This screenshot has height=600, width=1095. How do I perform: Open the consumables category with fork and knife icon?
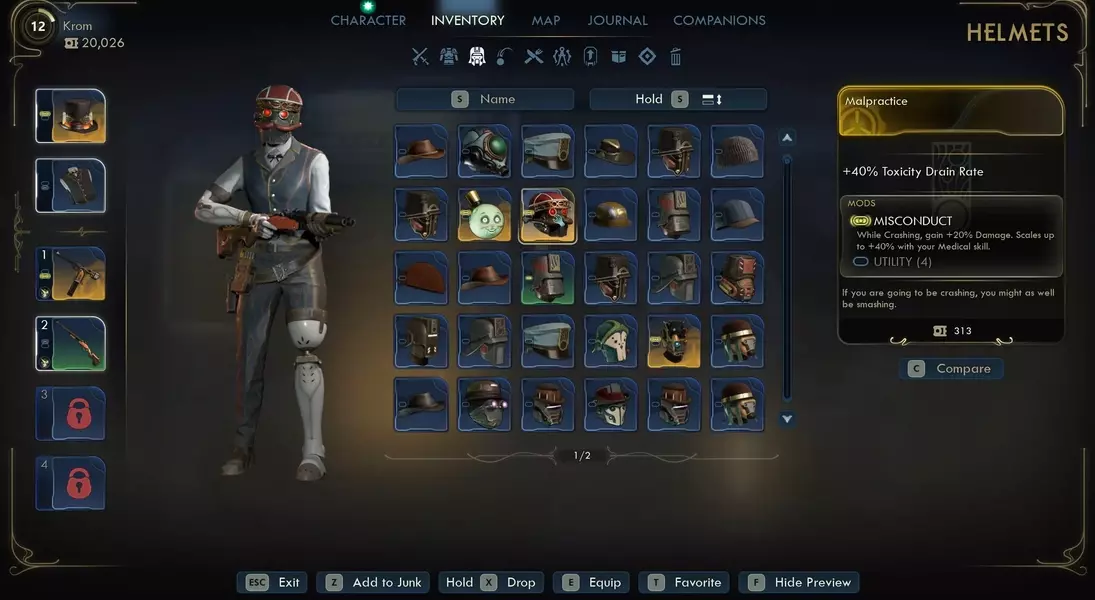pos(534,57)
